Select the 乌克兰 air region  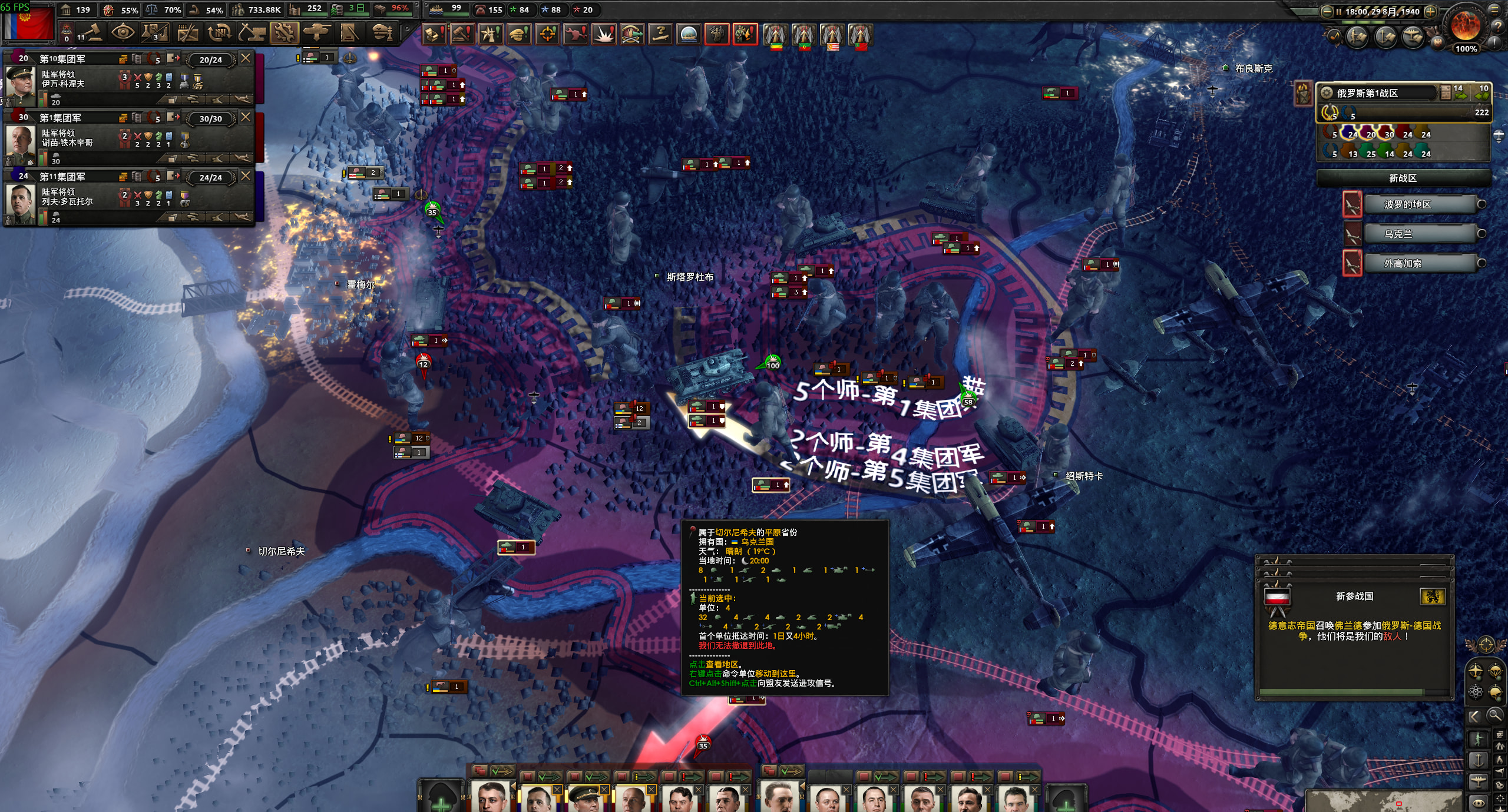pyautogui.click(x=1398, y=234)
